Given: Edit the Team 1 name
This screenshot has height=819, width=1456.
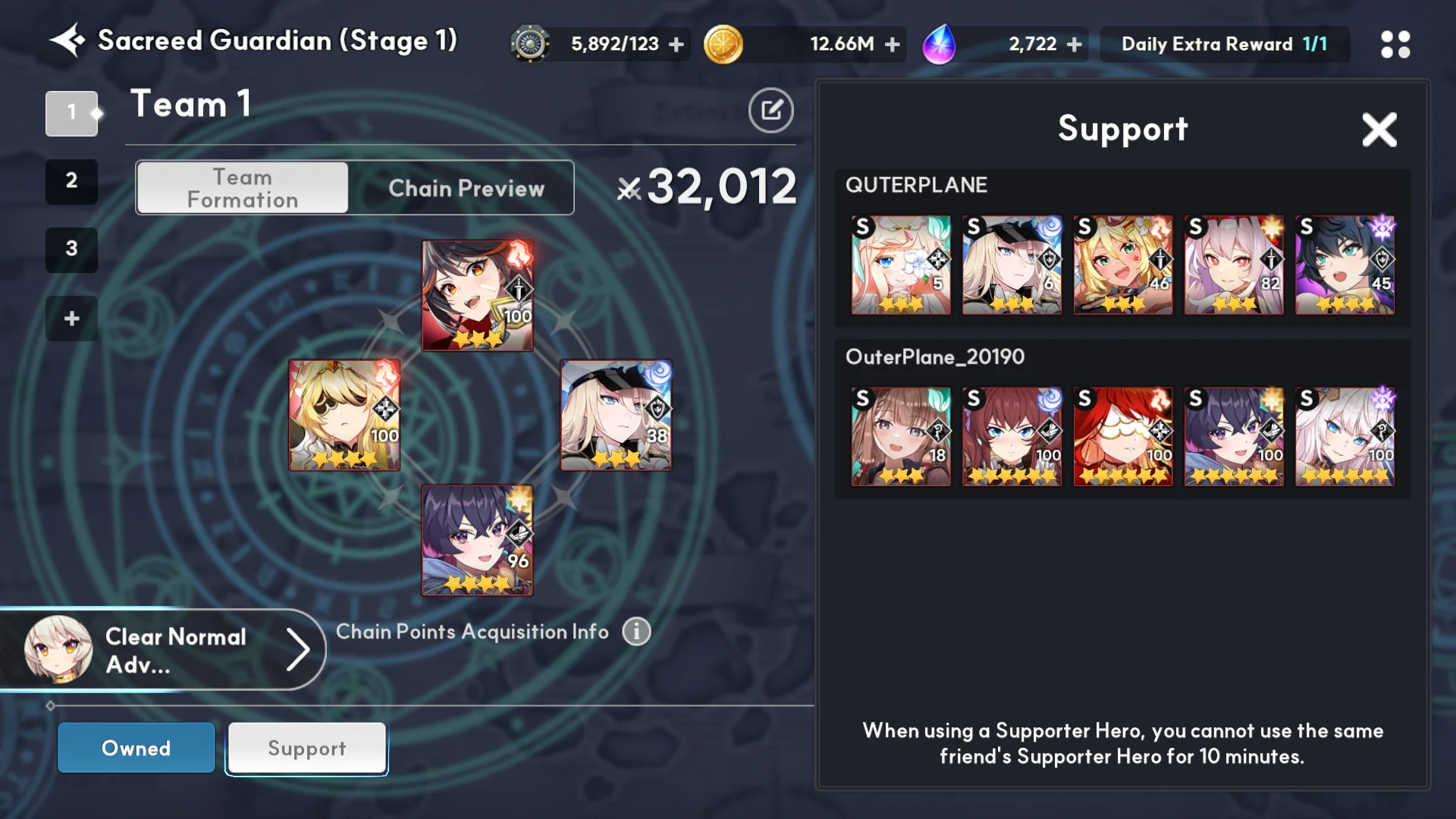Looking at the screenshot, I should click(770, 111).
